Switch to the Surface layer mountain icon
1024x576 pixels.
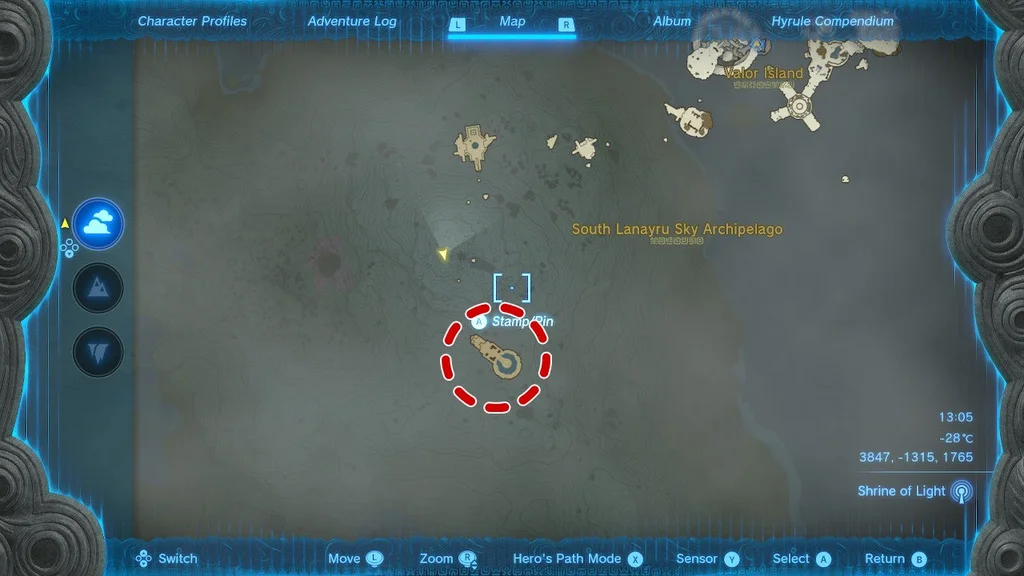(98, 289)
